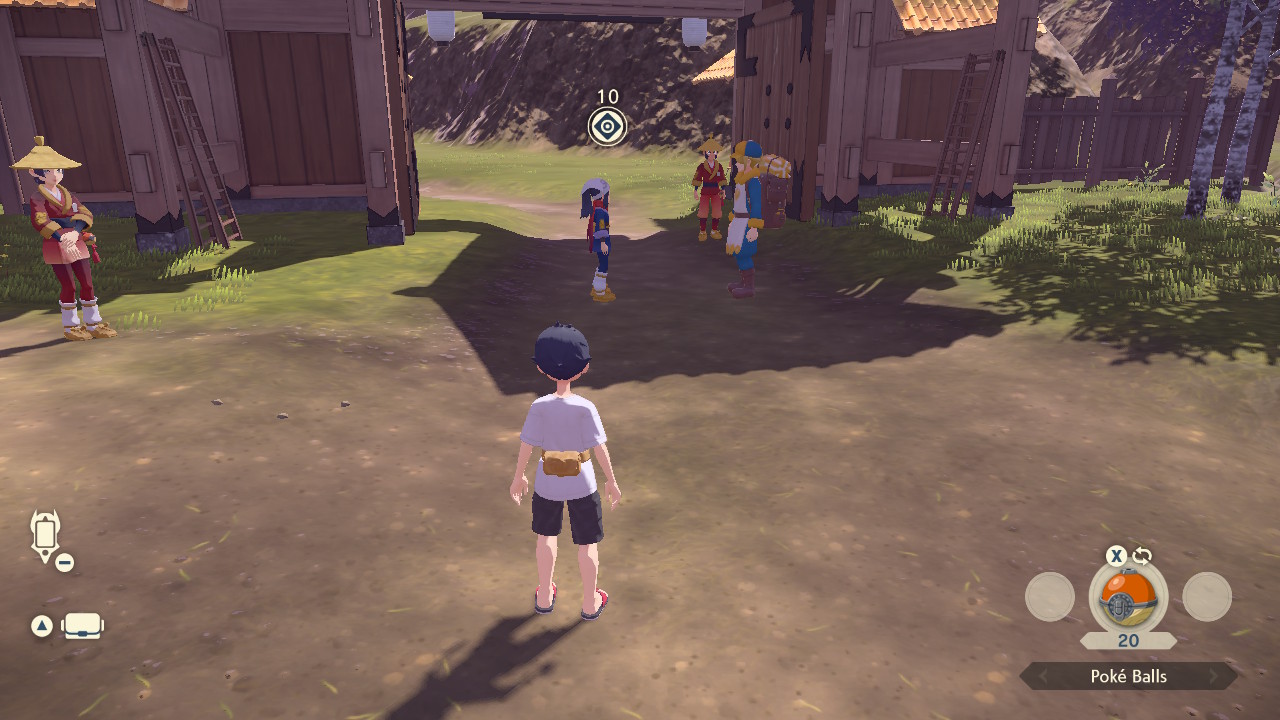The image size is (1280, 720).
Task: Cycle to the previous item with left arrow
Action: [x=1042, y=677]
